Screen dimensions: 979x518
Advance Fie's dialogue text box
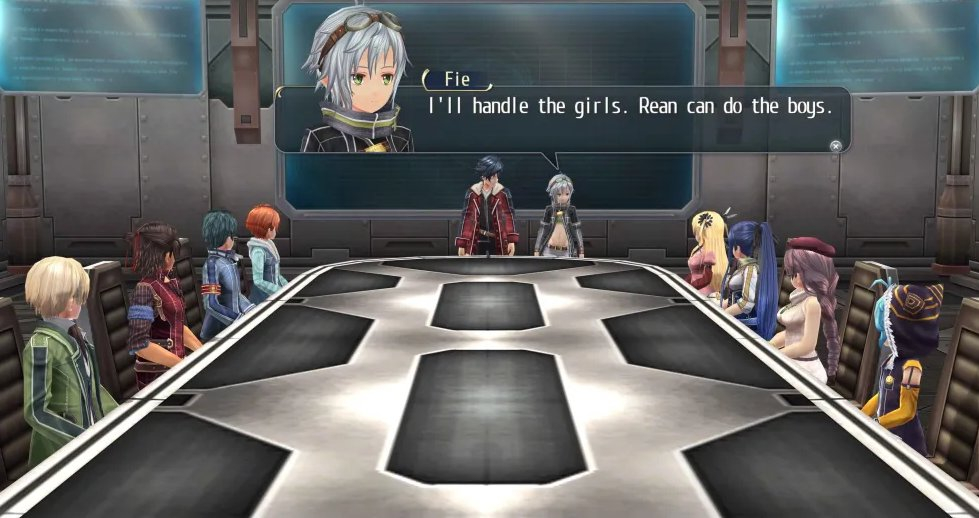pos(835,145)
